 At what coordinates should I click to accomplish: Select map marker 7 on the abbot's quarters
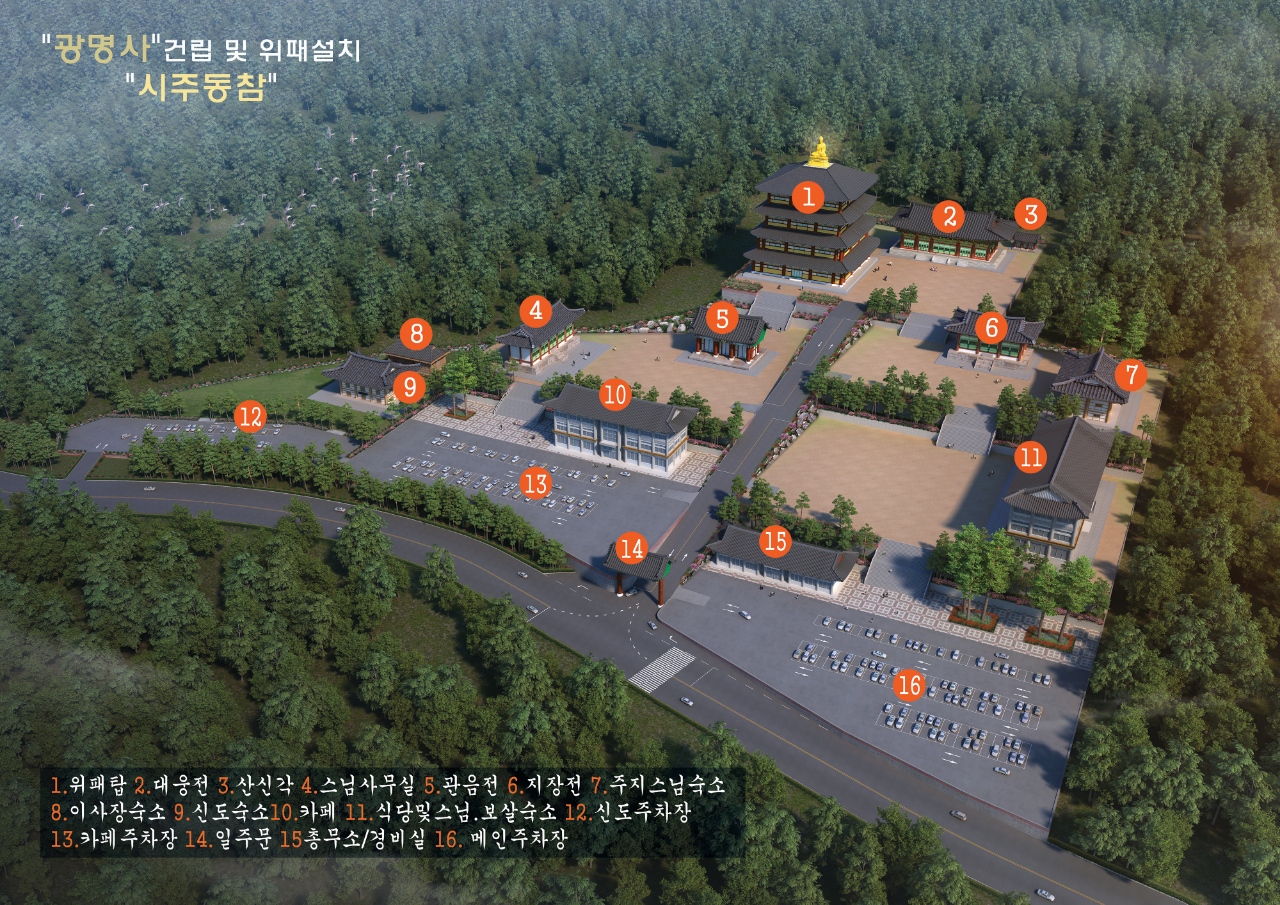click(x=1131, y=375)
